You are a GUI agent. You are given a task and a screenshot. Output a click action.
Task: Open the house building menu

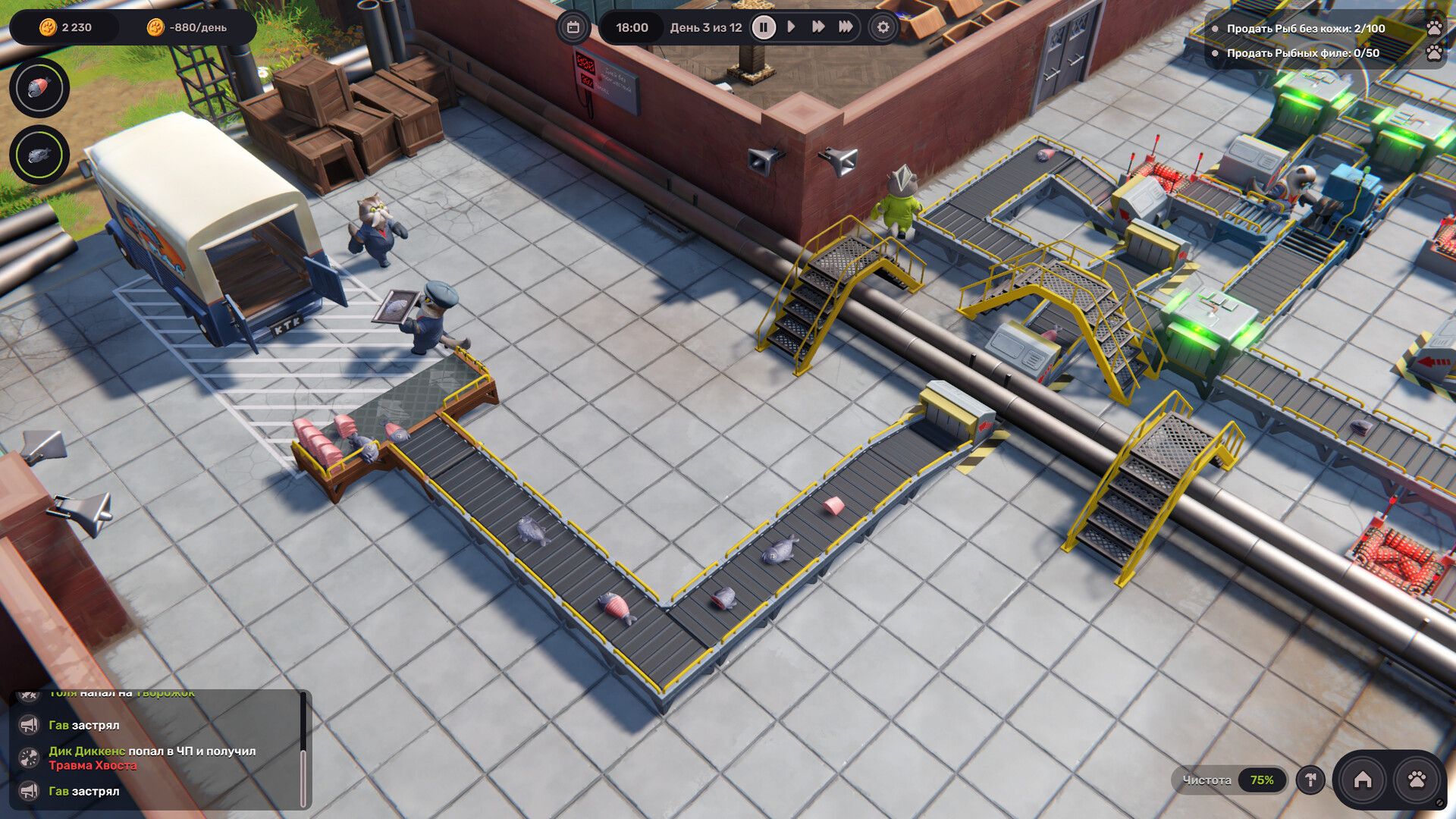(x=1363, y=780)
